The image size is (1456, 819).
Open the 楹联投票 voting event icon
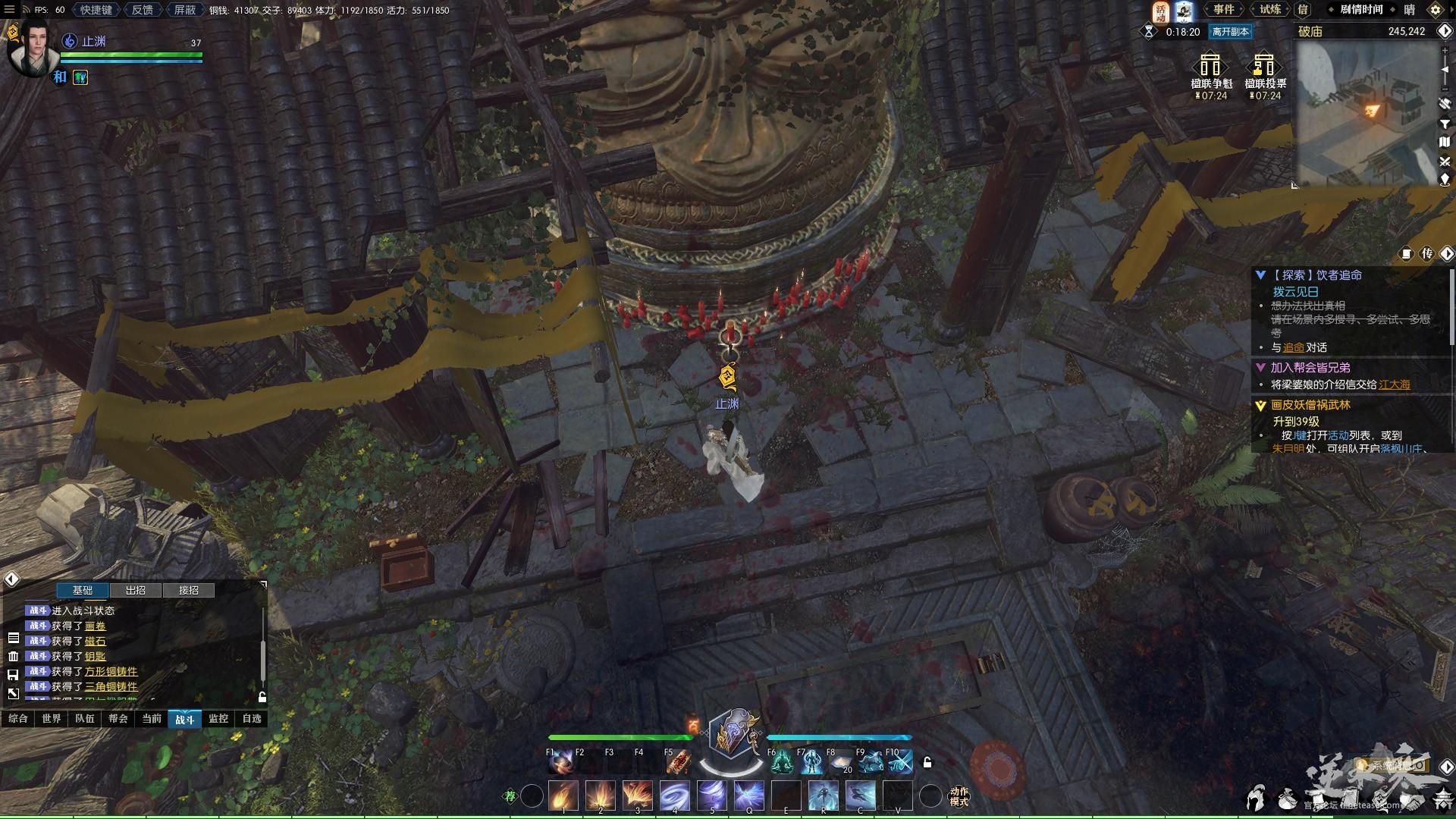tap(1265, 74)
